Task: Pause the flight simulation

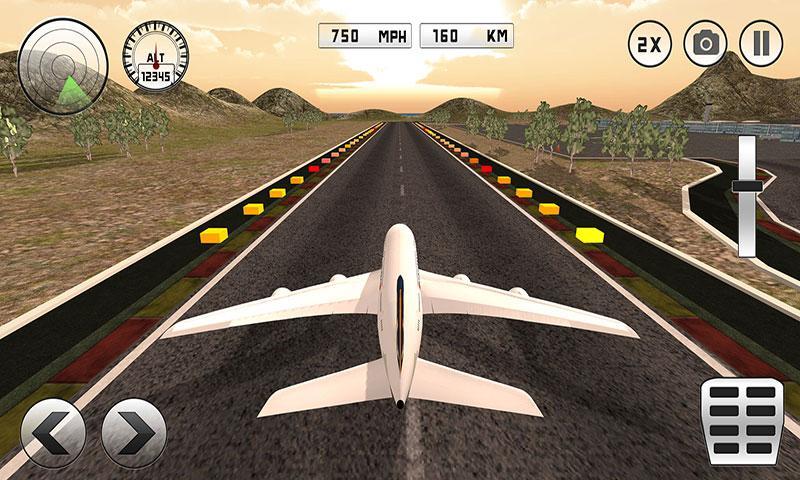Action: click(x=760, y=44)
